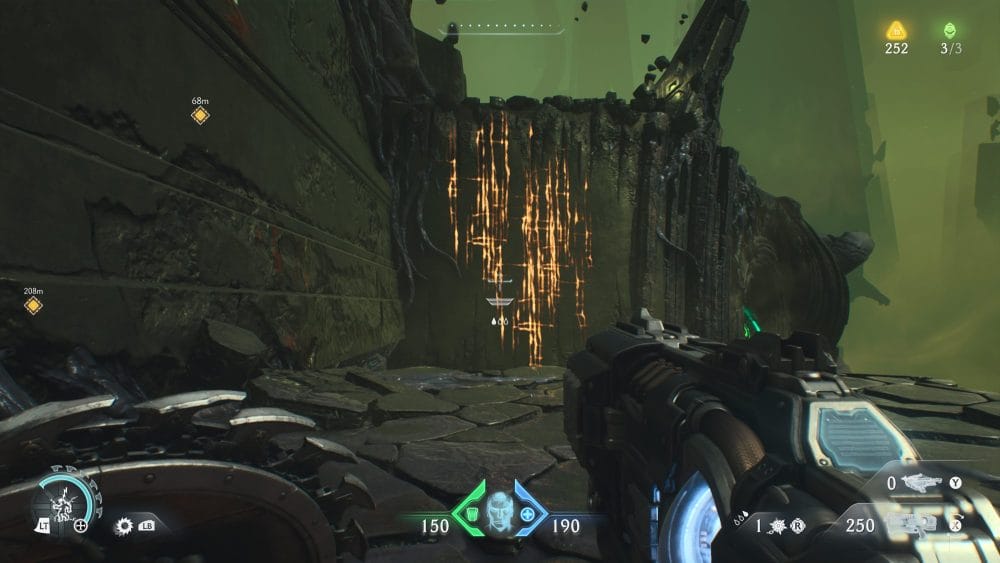Screen dimensions: 1000x563
Task: Click the gold triangle currency icon
Action: pyautogui.click(x=896, y=31)
